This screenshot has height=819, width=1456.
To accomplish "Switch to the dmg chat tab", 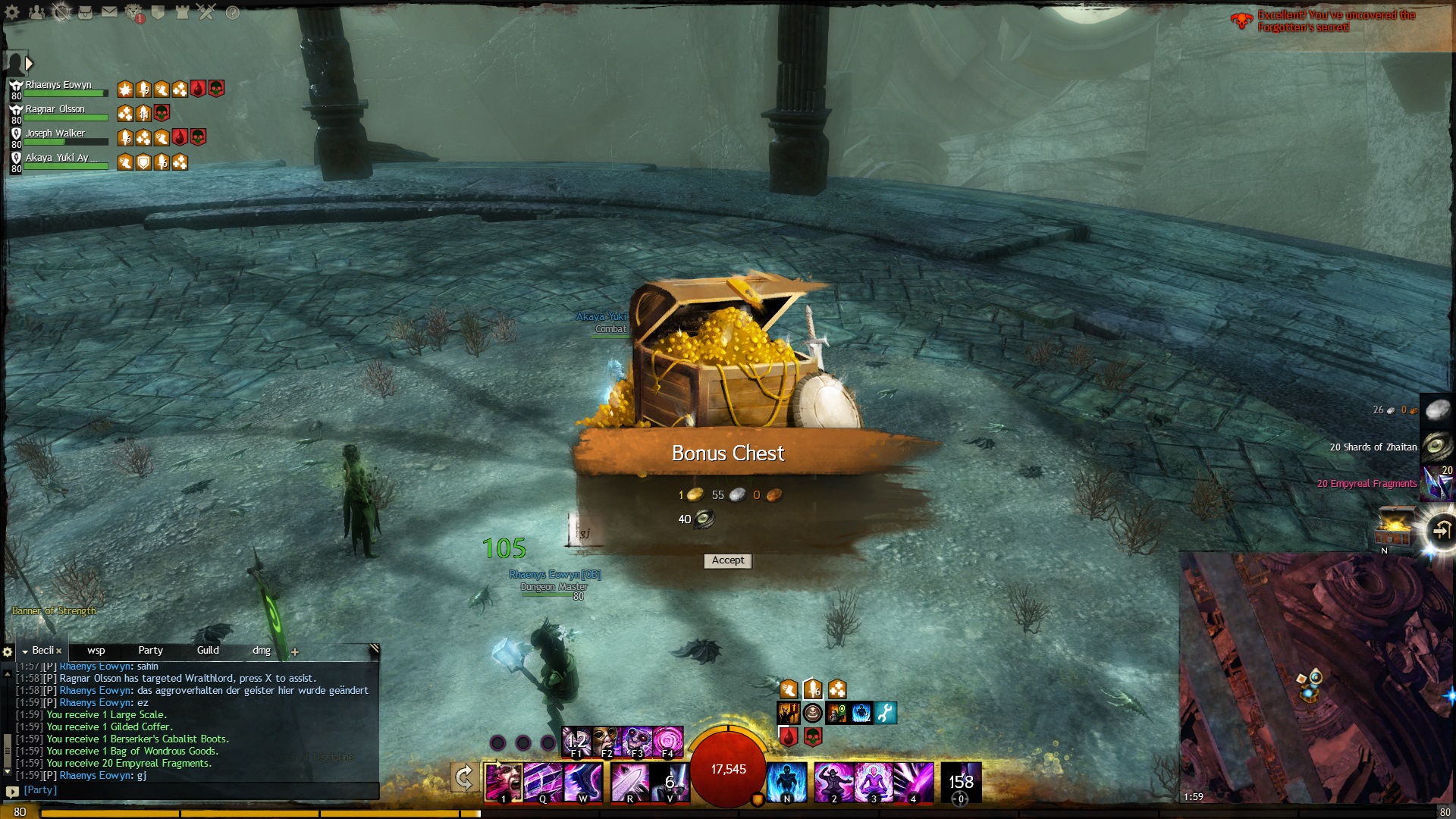I will tap(262, 651).
